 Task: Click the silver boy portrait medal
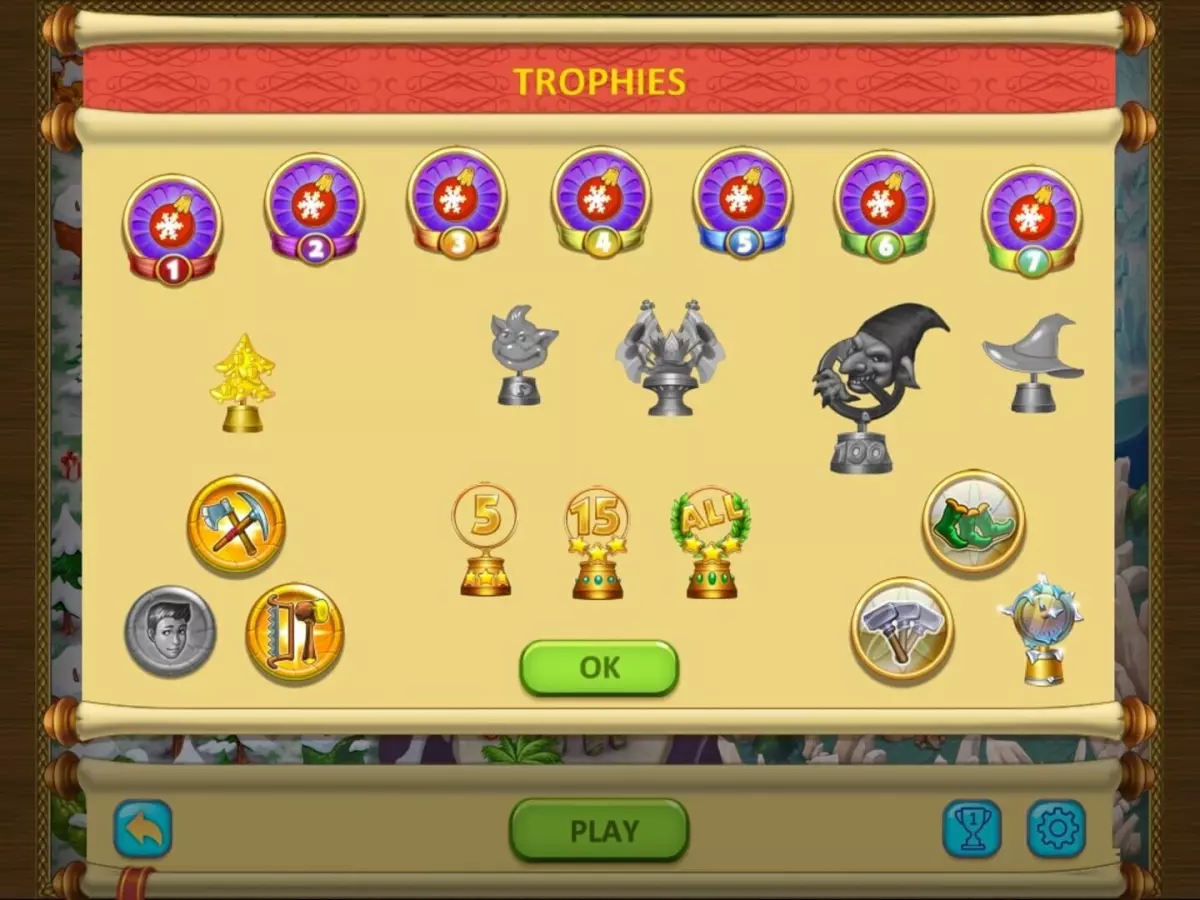pos(170,631)
